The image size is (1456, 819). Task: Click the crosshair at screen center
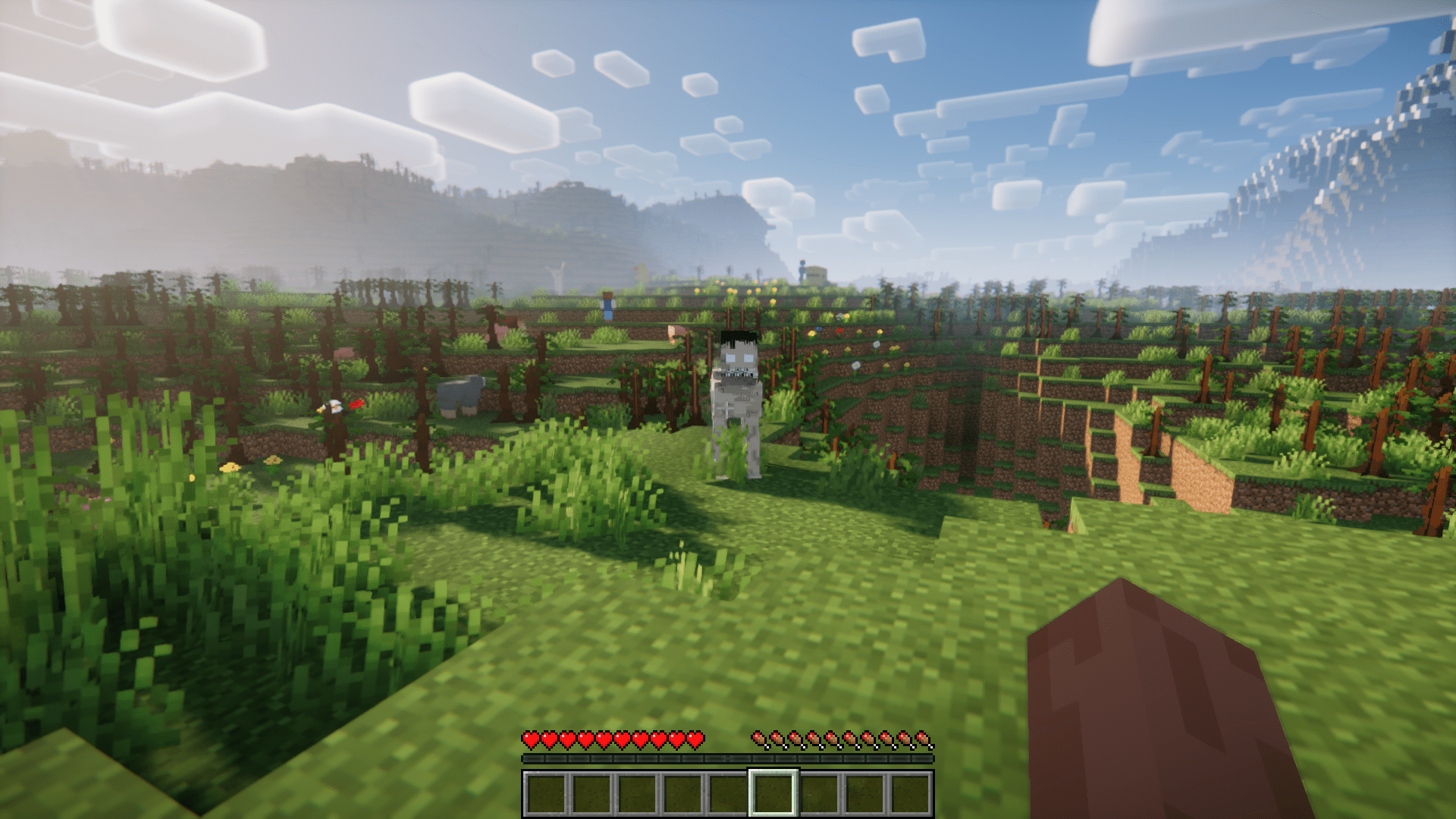728,409
